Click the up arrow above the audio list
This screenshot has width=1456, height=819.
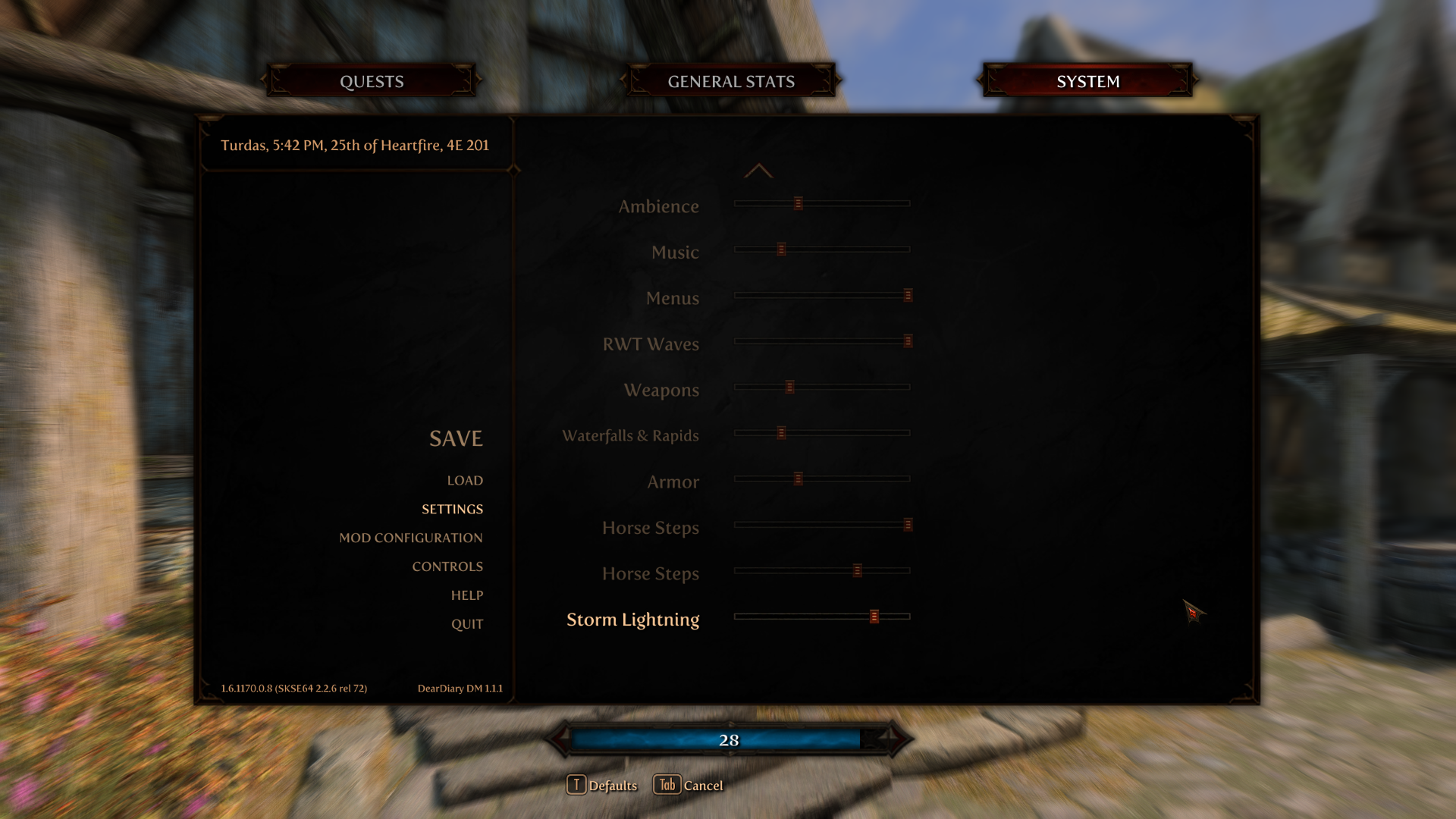point(758,171)
